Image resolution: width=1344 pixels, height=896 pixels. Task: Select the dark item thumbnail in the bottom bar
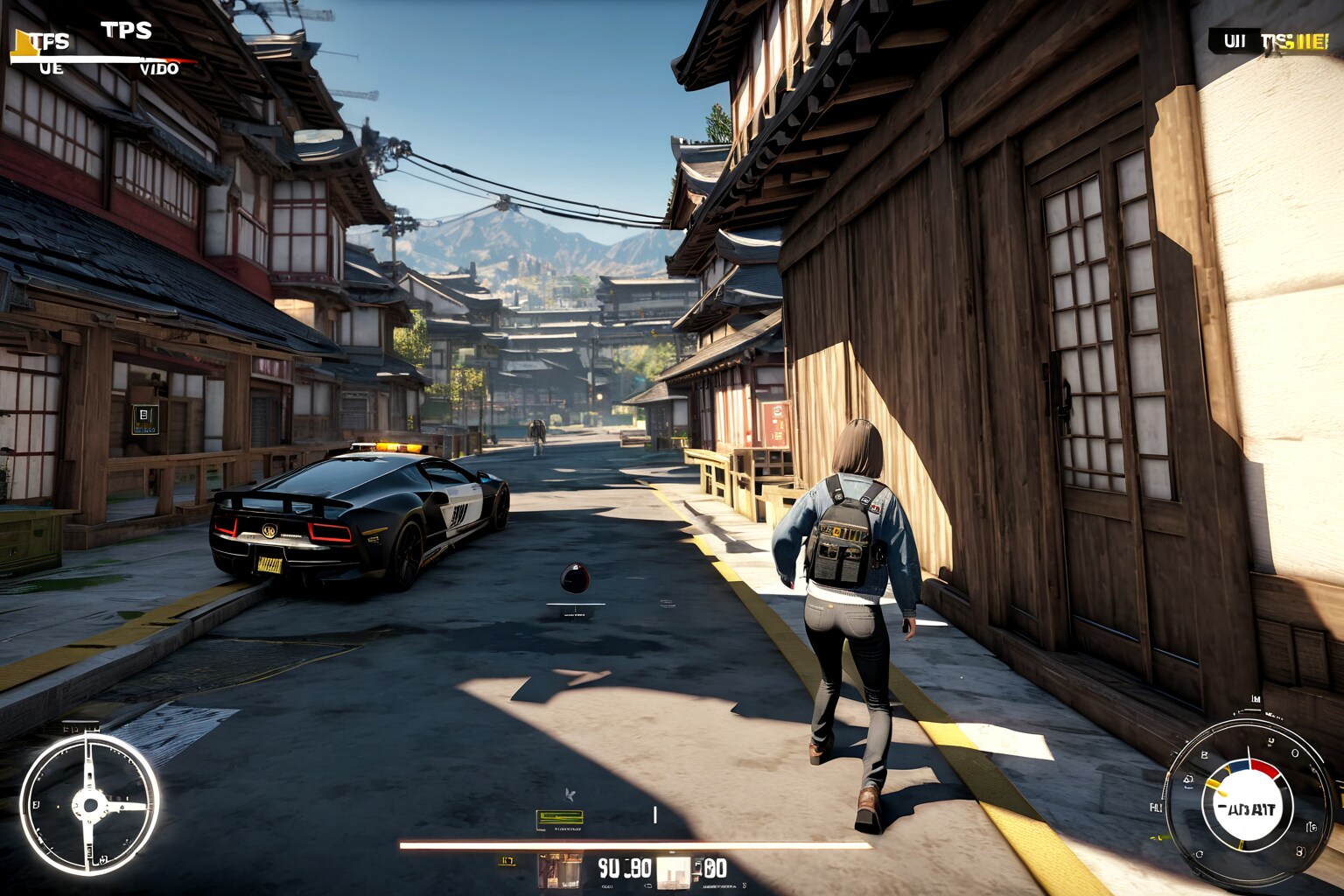point(559,870)
